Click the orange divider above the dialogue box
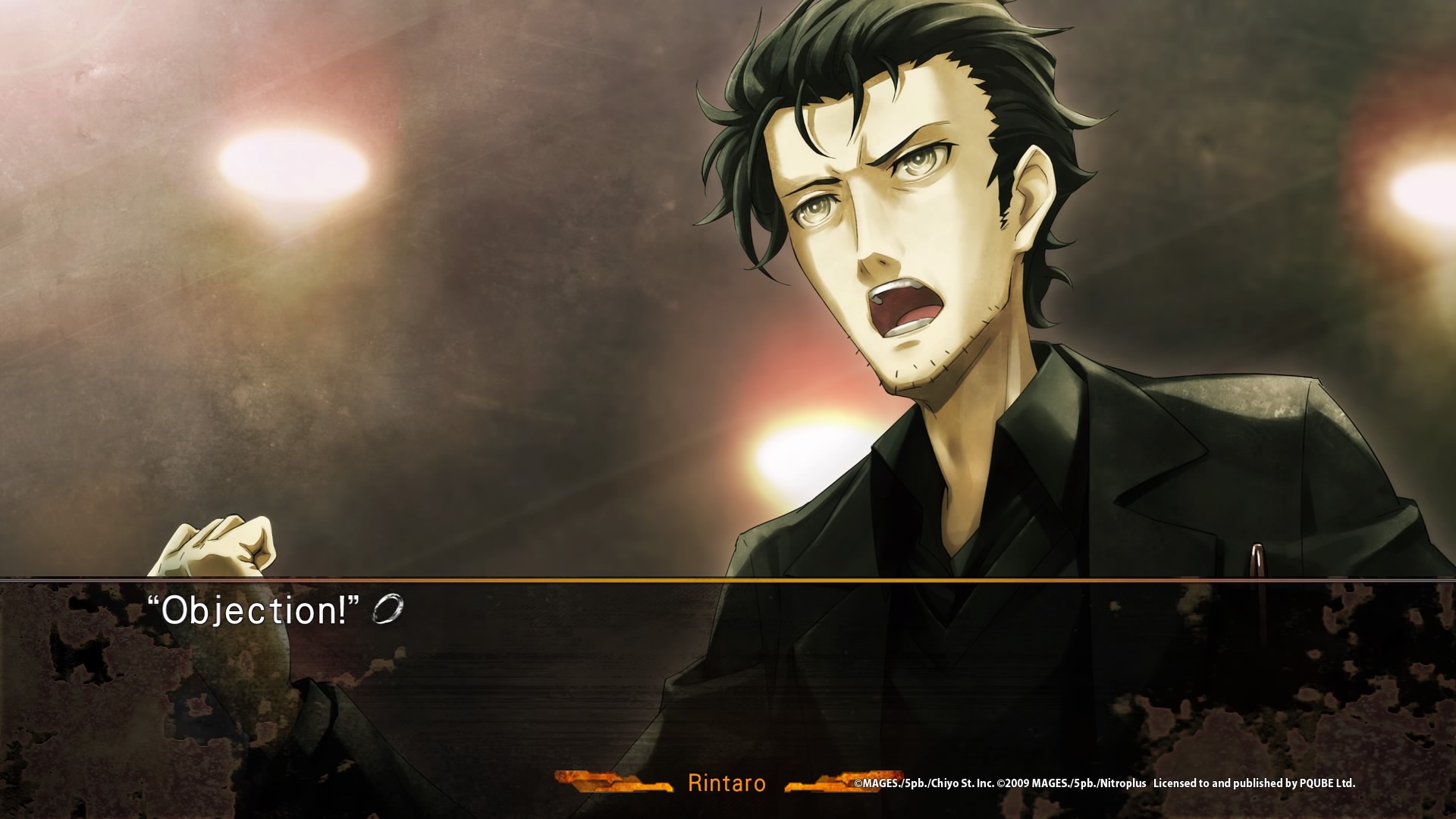Screen dimensions: 1456x819 728,580
